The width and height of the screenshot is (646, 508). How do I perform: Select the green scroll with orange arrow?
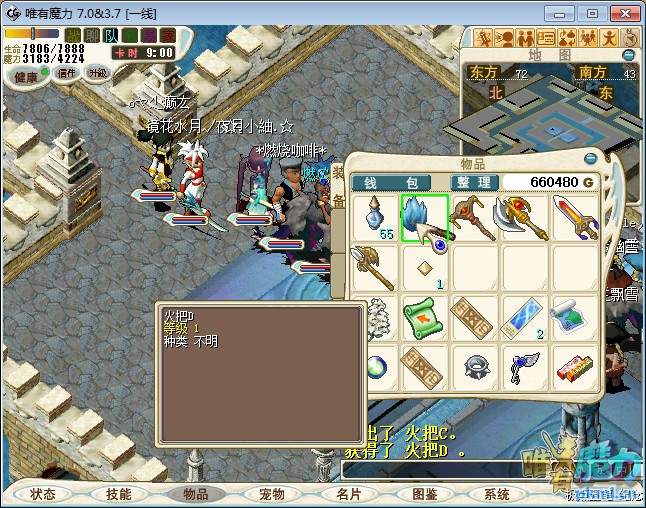425,318
